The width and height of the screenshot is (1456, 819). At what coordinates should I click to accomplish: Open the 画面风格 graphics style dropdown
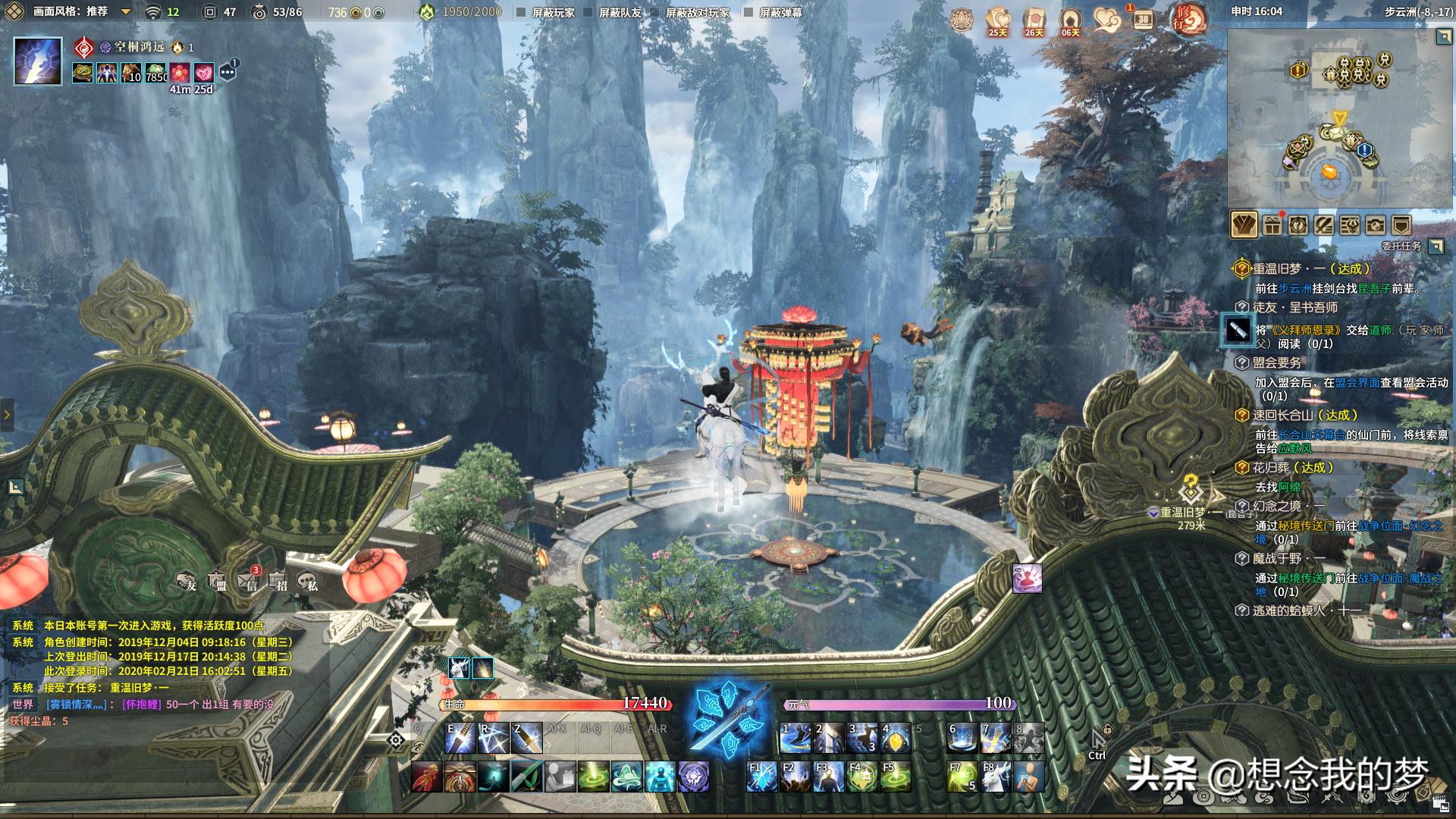tap(126, 12)
